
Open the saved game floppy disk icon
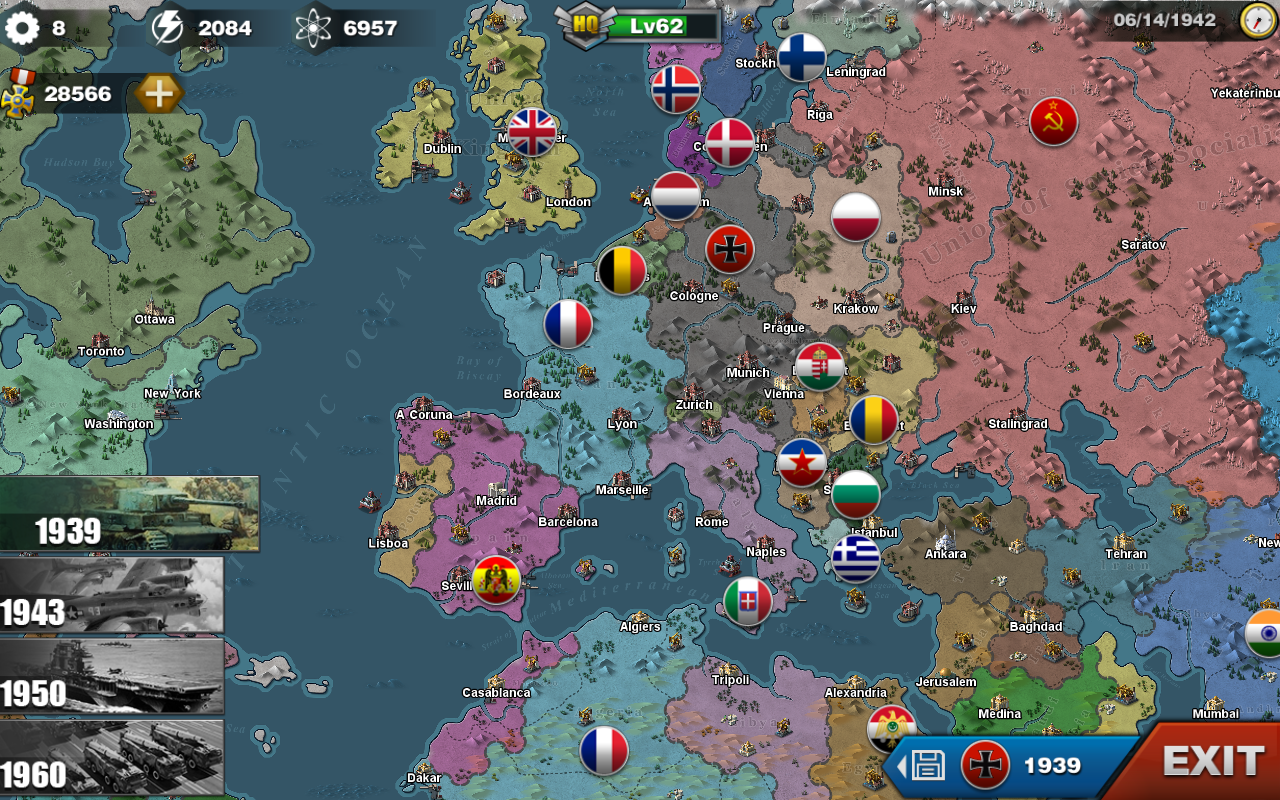pos(927,766)
